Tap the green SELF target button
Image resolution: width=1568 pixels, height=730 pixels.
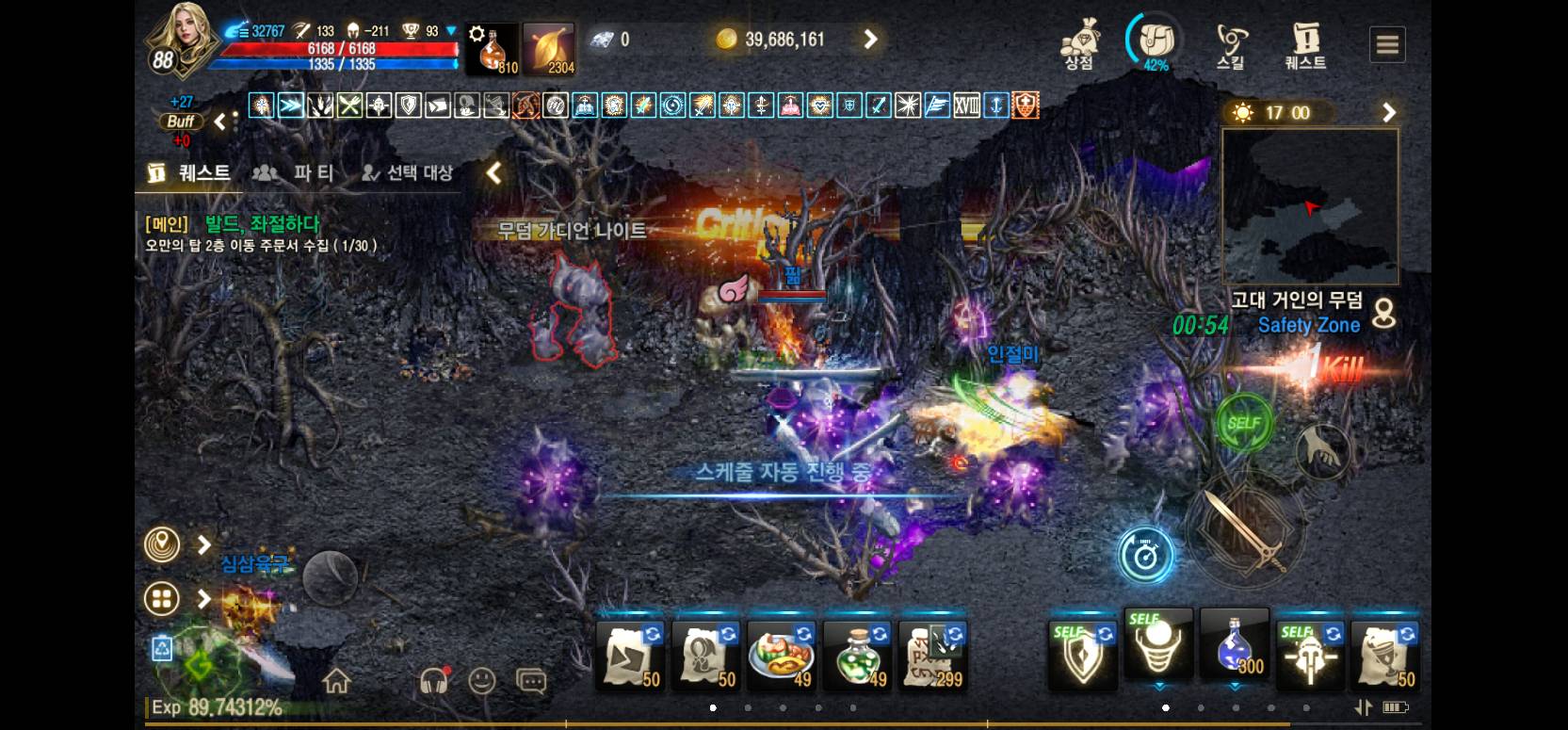pyautogui.click(x=1243, y=423)
